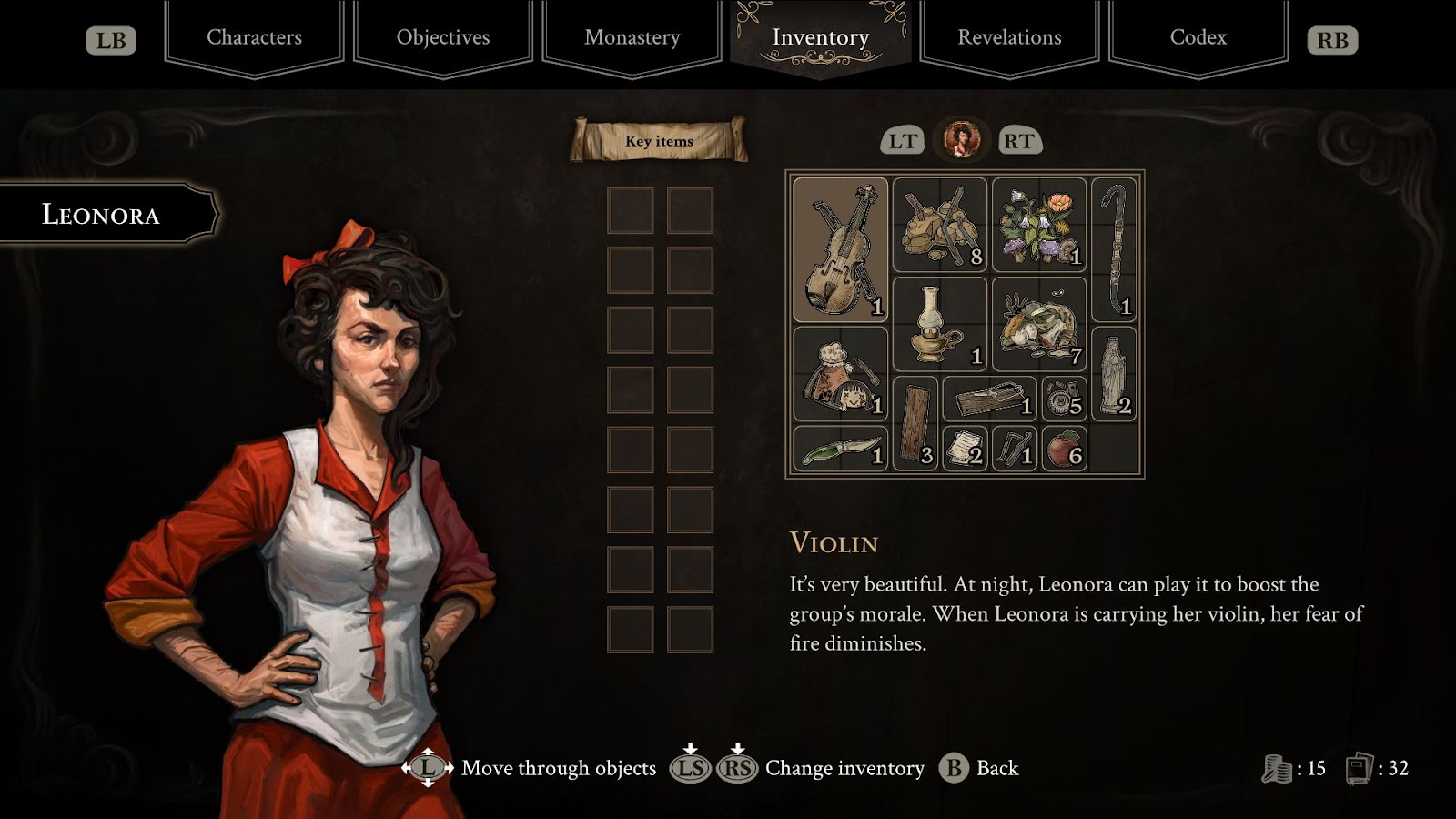Open the Codex tab
The width and height of the screenshot is (1456, 819).
click(x=1198, y=37)
